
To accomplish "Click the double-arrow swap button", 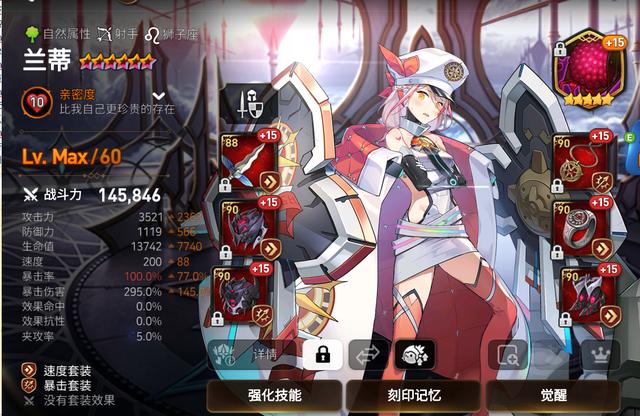I will coord(366,354).
